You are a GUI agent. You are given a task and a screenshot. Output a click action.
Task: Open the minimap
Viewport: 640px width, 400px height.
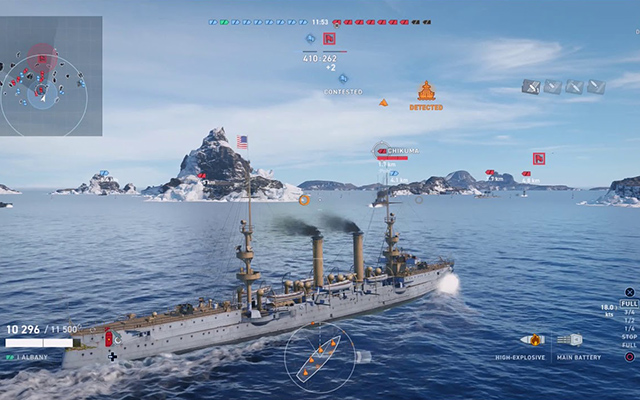(51, 76)
